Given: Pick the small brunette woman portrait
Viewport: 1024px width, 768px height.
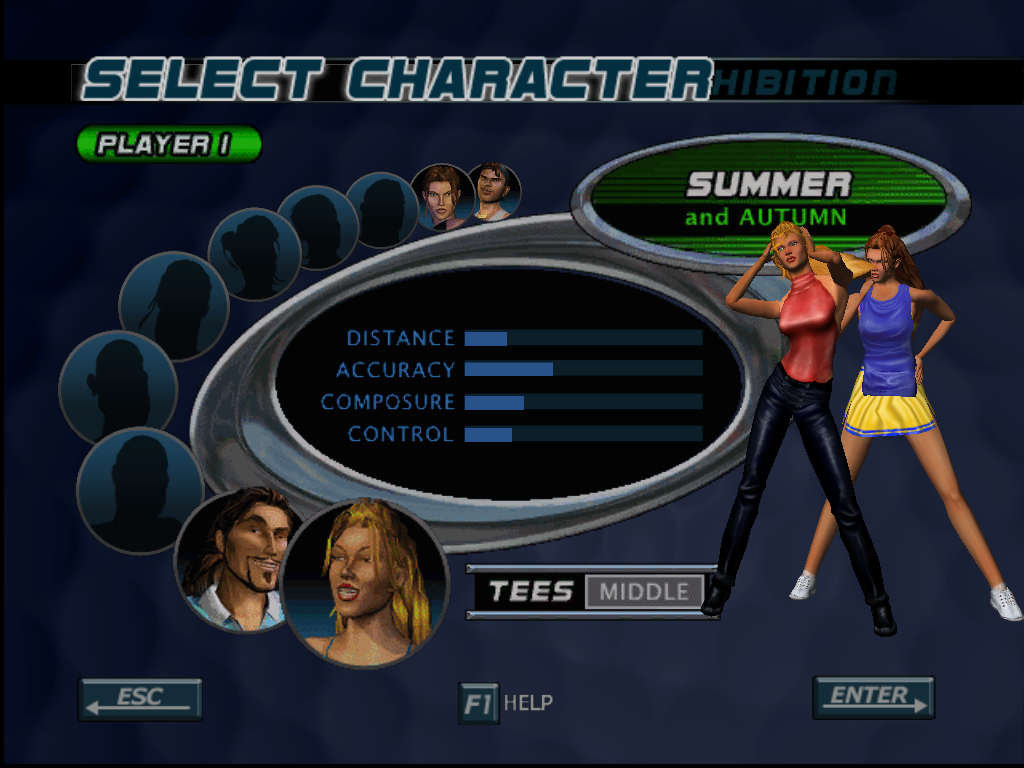Looking at the screenshot, I should (441, 195).
